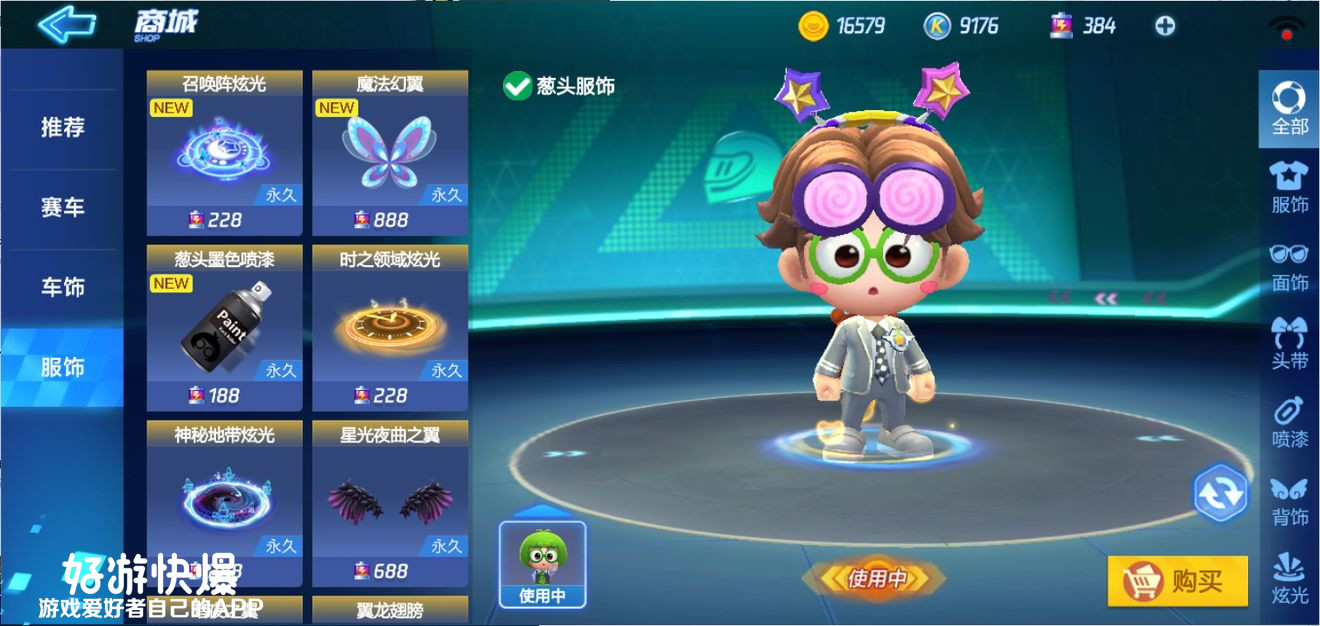Go back using the arrow button
The height and width of the screenshot is (626, 1320).
tap(66, 24)
